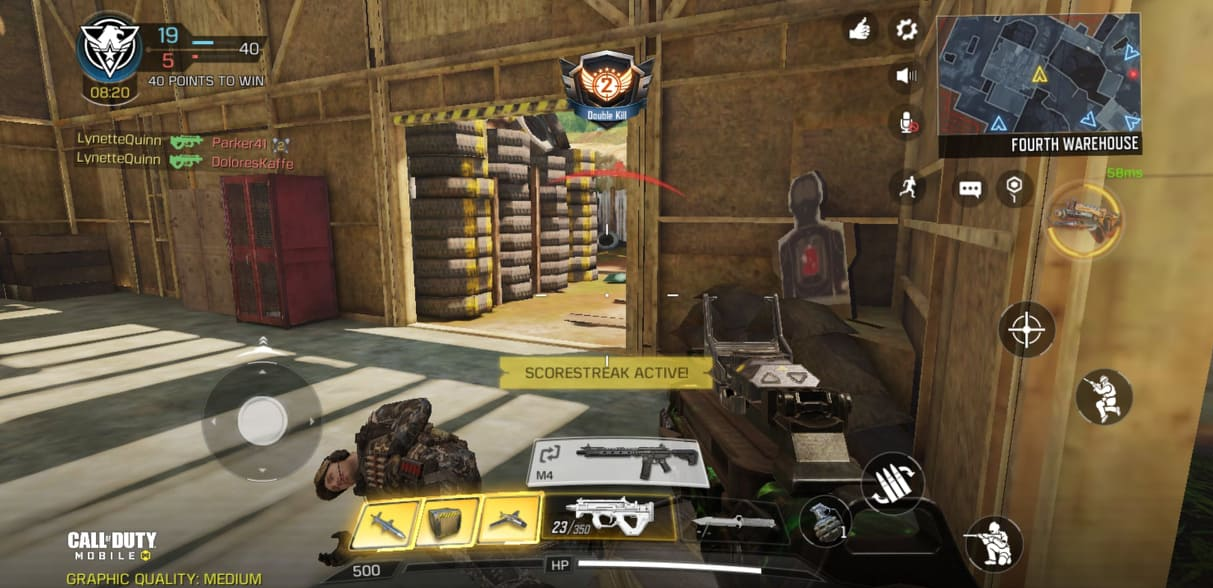Throw the frag grenade
The image size is (1213, 588).
825,522
